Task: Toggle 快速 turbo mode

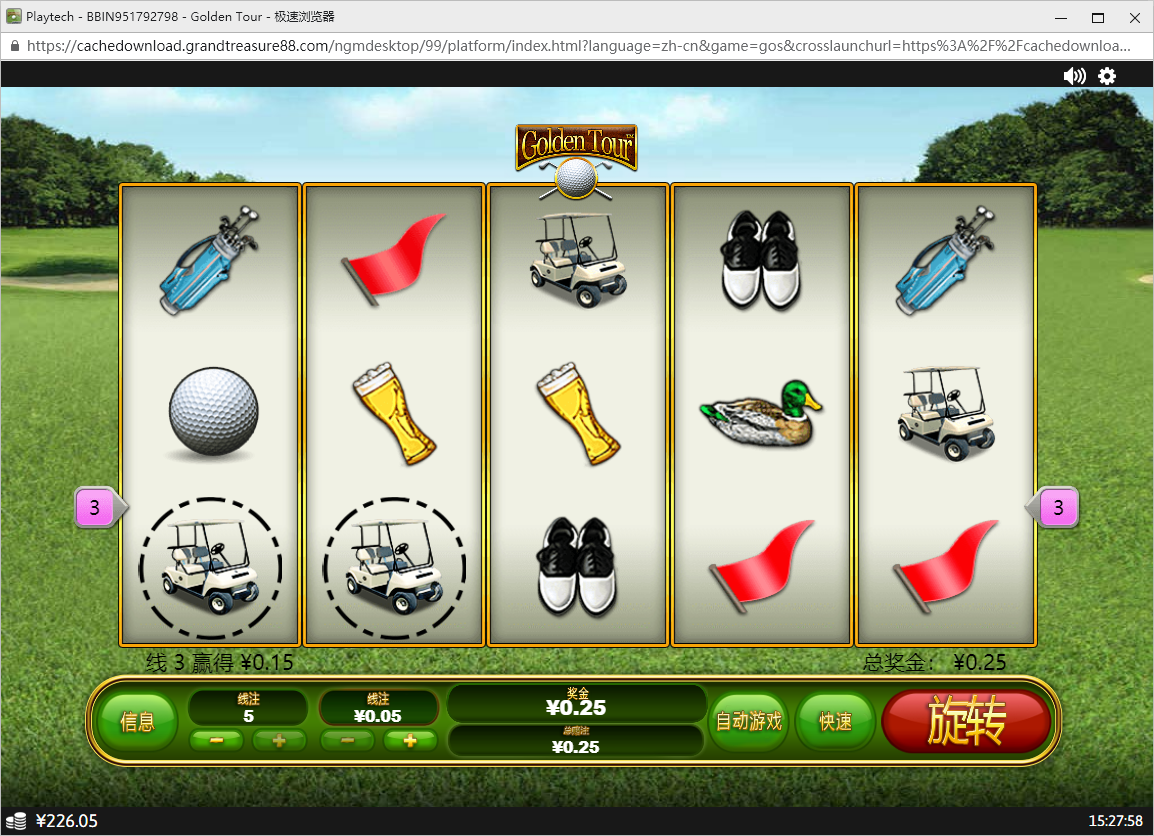Action: pyautogui.click(x=835, y=721)
